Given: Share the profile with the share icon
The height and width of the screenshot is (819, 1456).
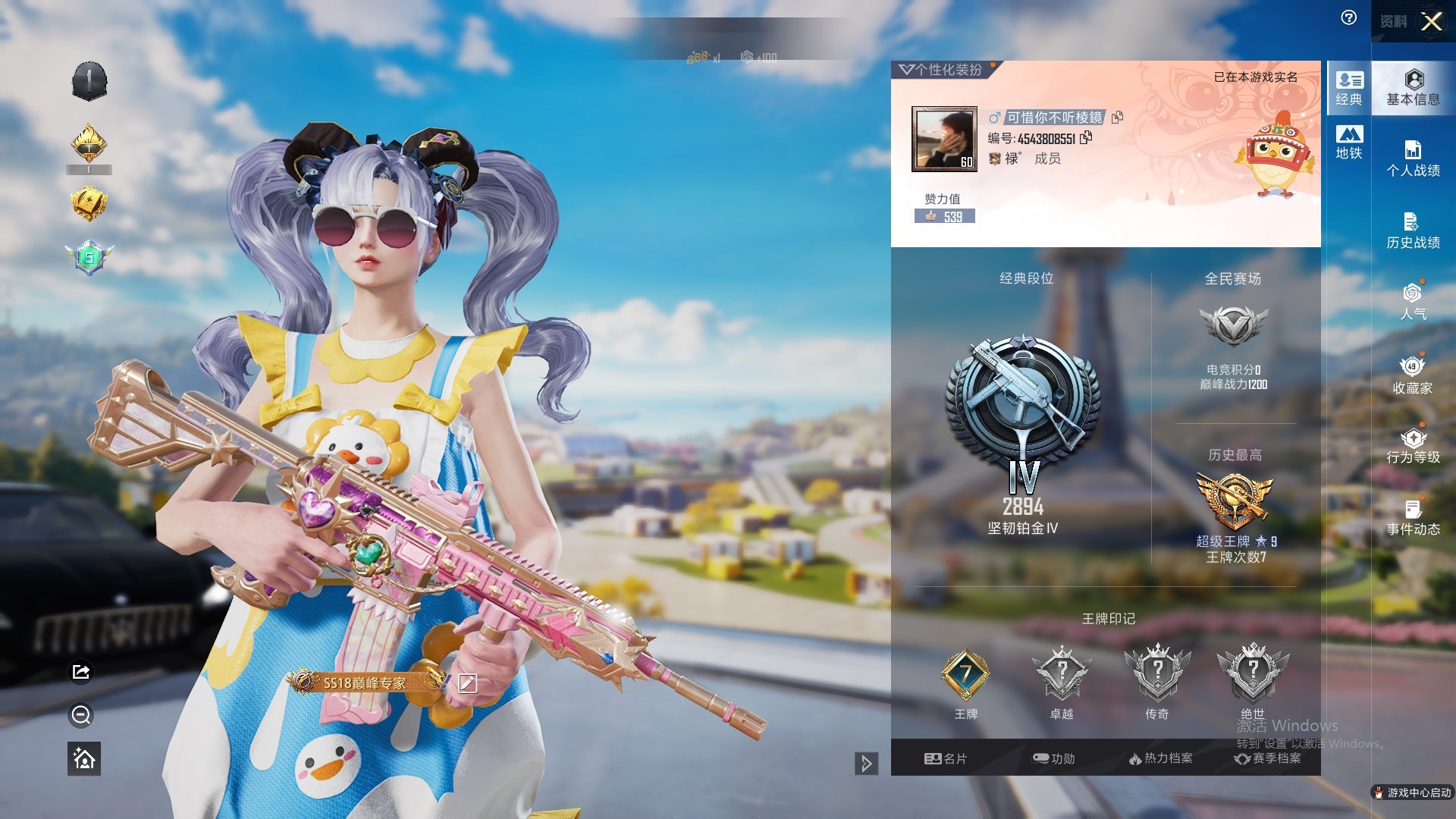Looking at the screenshot, I should pyautogui.click(x=81, y=672).
